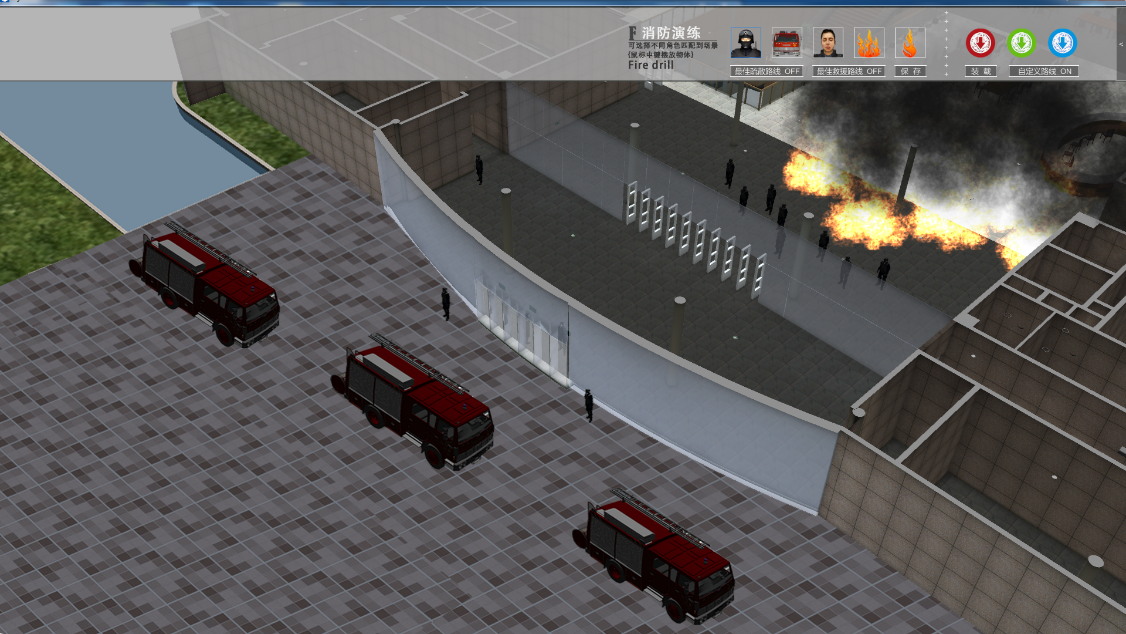The width and height of the screenshot is (1126, 634).
Task: Click the 装载 load button
Action: click(x=980, y=72)
